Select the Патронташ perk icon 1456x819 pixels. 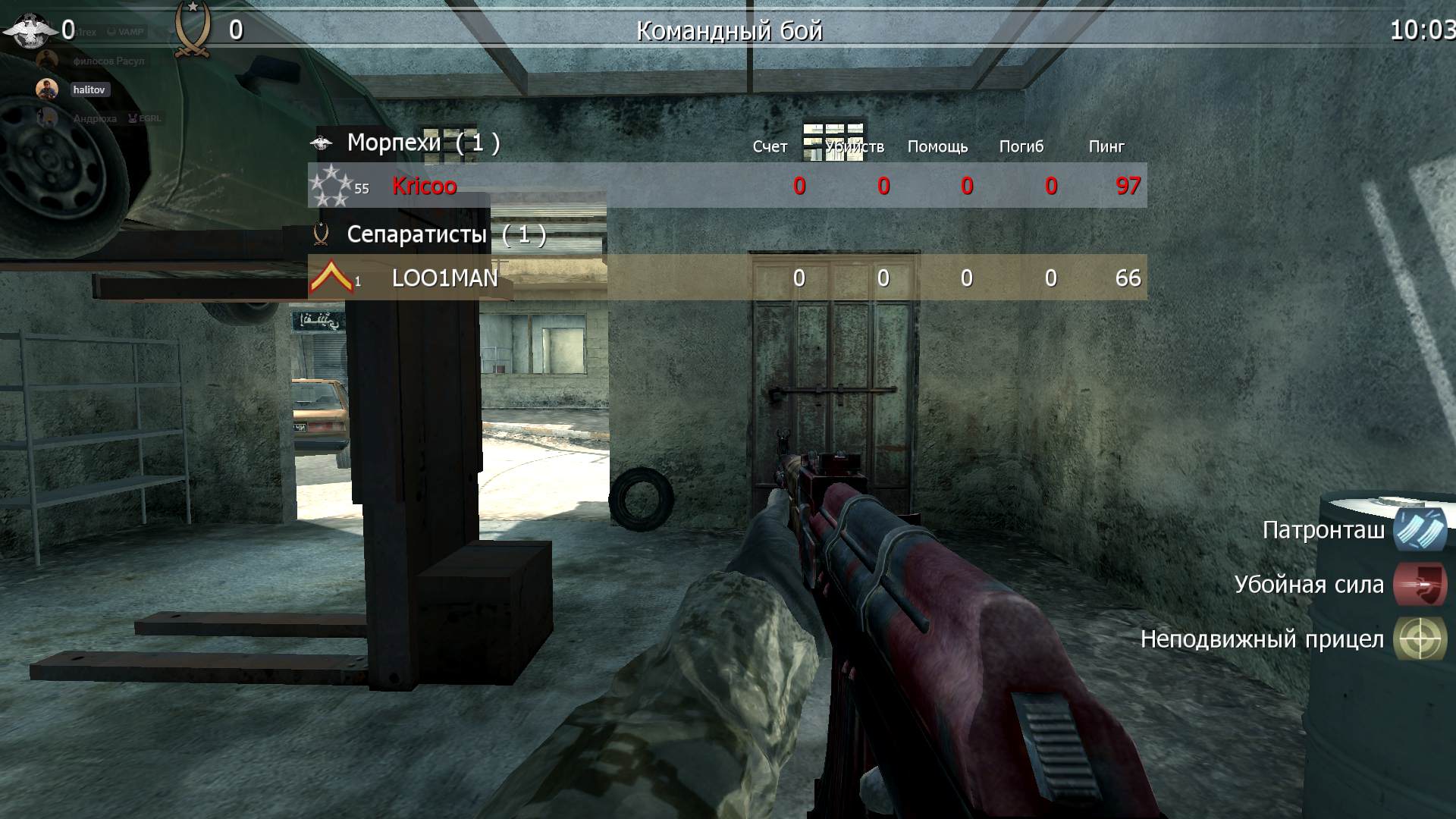[1421, 532]
